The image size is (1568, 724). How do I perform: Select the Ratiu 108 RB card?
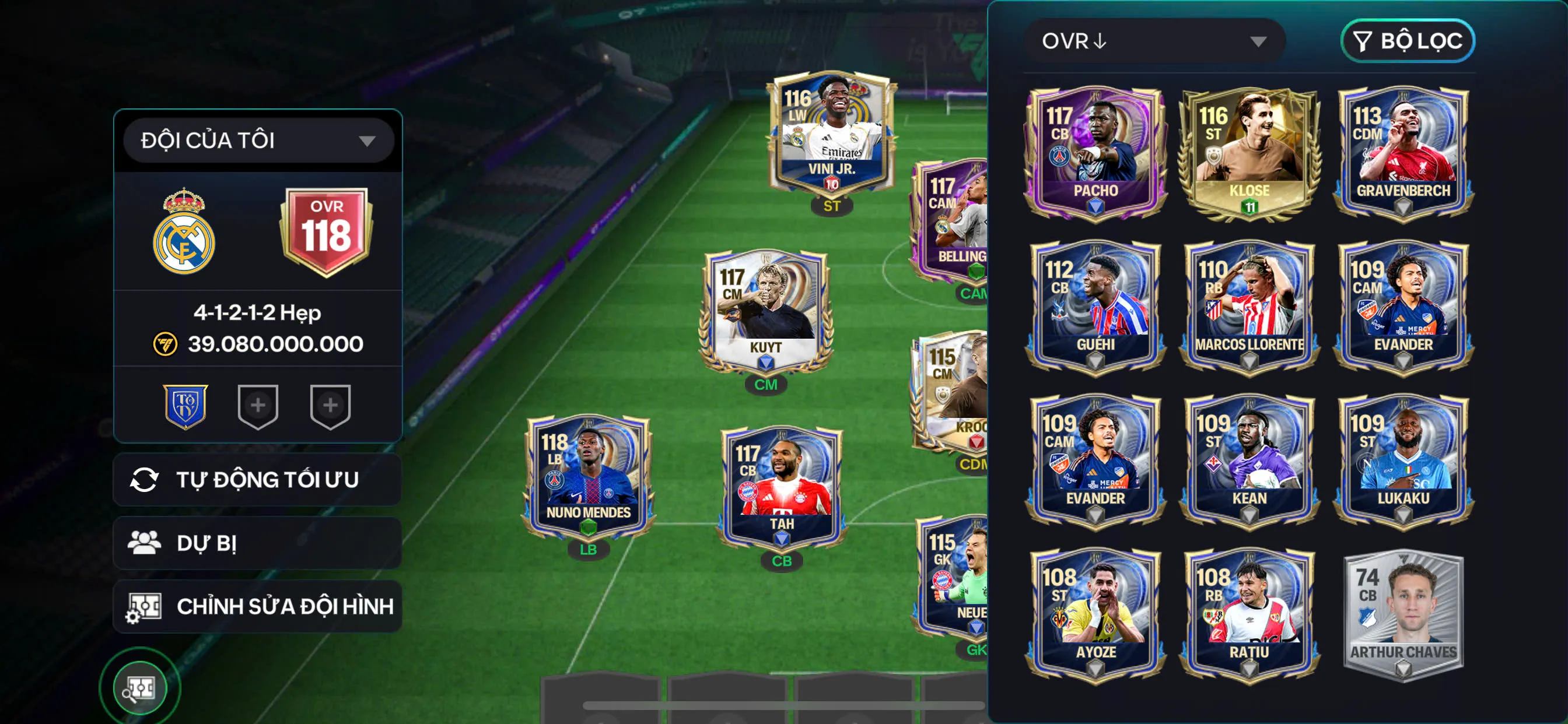1249,614
